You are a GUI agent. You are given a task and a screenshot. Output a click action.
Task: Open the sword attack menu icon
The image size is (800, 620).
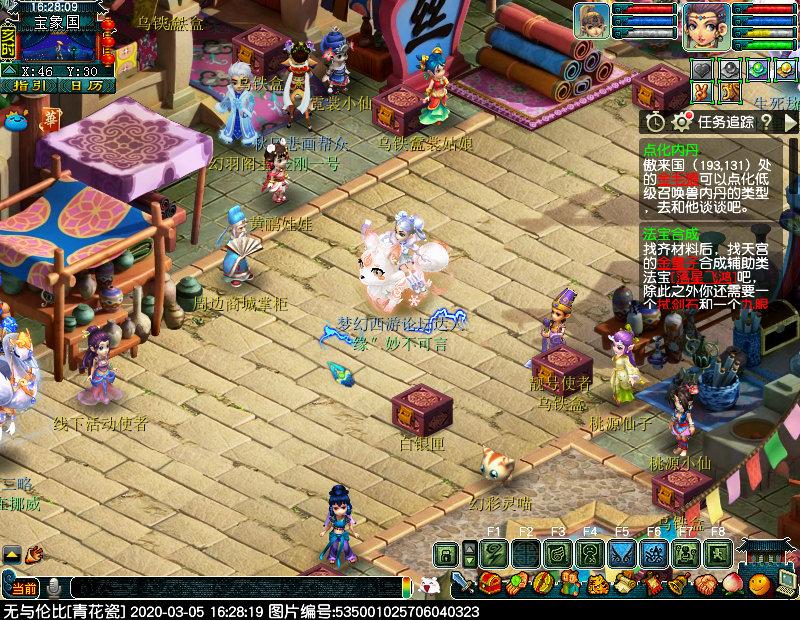[x=462, y=582]
